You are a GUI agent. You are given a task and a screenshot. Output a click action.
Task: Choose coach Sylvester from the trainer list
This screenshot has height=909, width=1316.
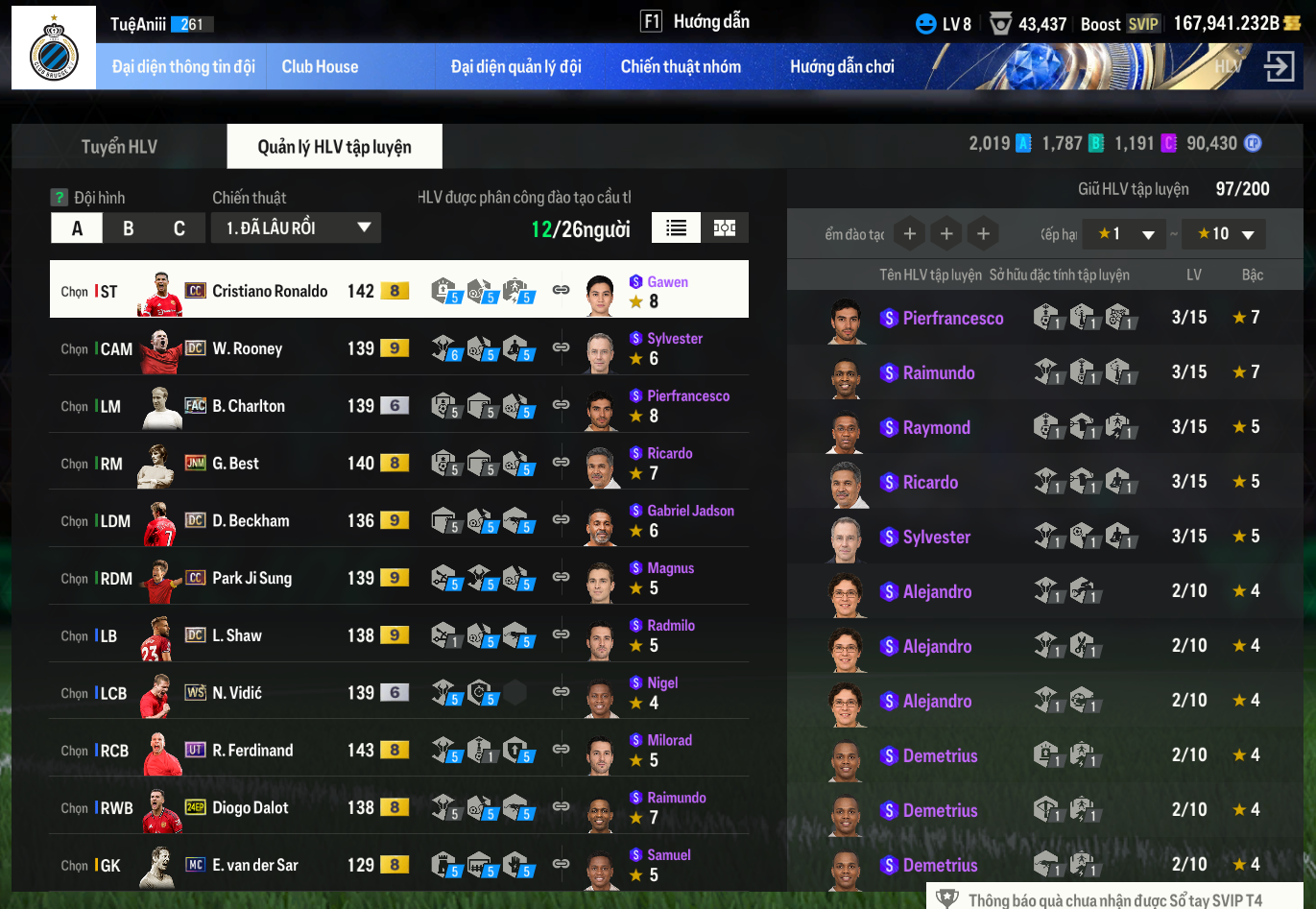[x=936, y=537]
